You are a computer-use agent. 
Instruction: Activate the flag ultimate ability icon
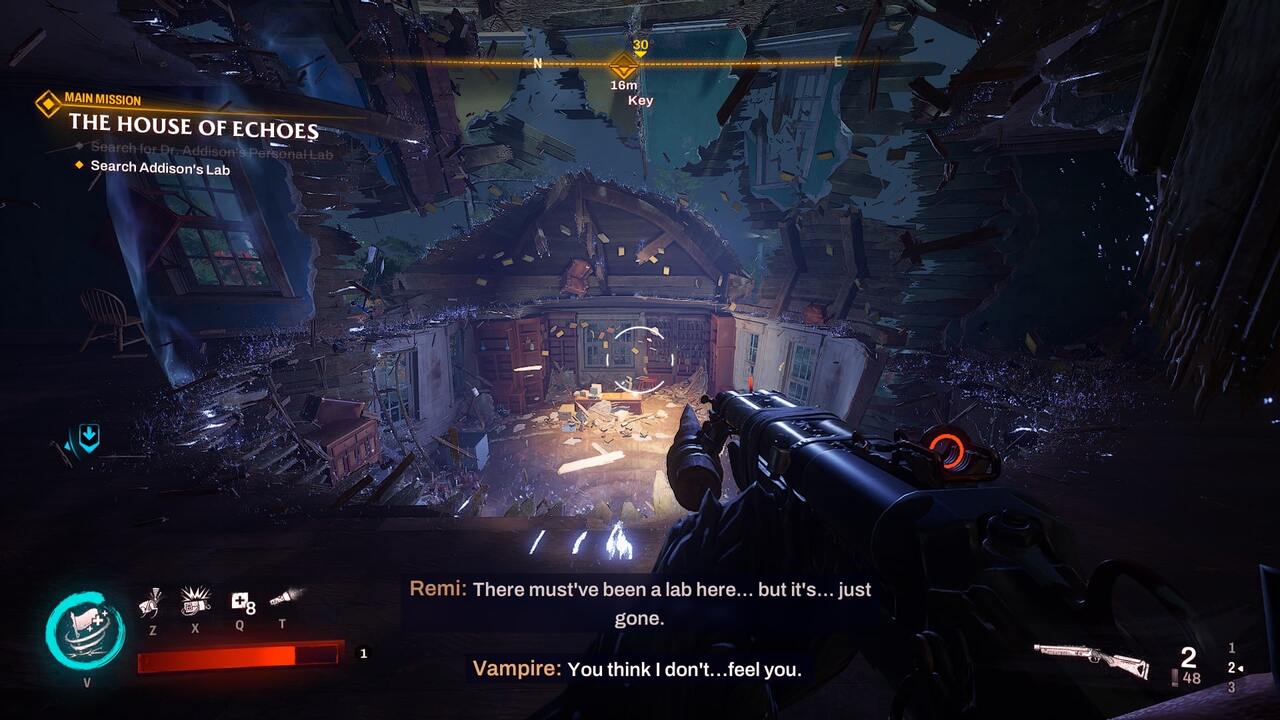(x=85, y=632)
